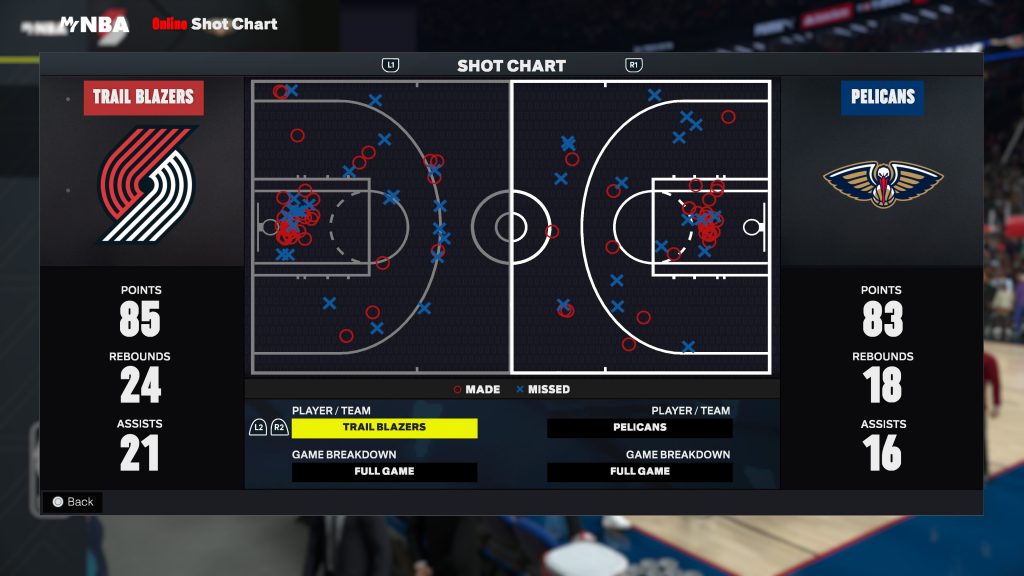Choose the Pelicans player/team selector
The width and height of the screenshot is (1024, 576).
point(640,427)
